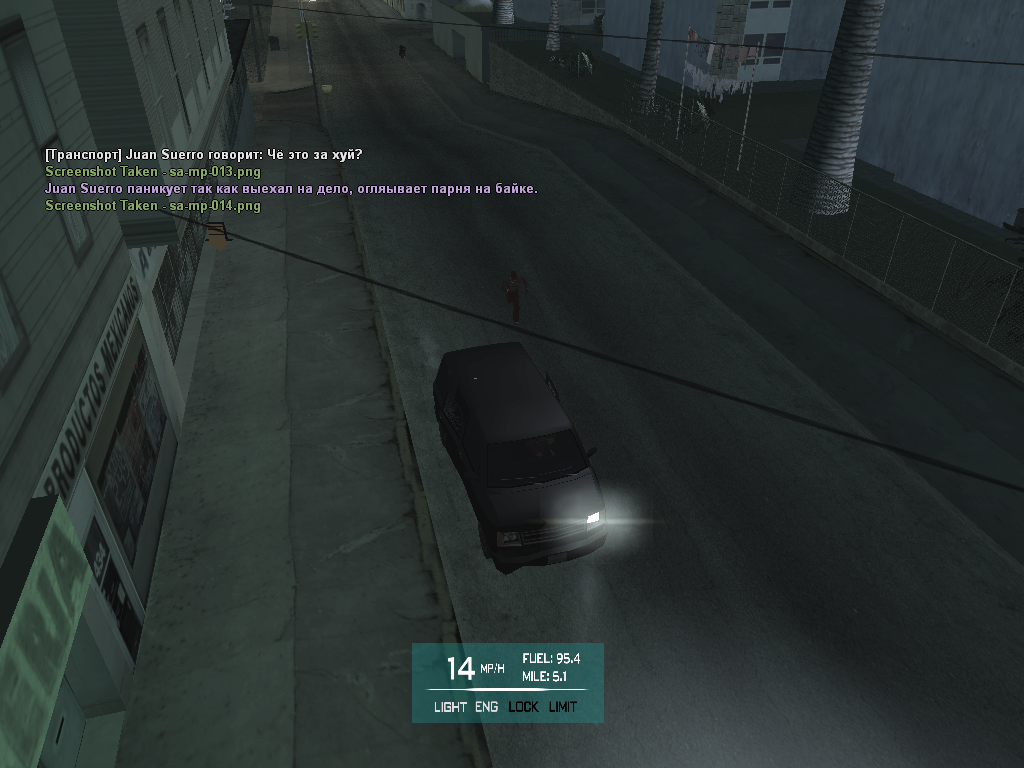Toggle the LIMIT speed limiter indicator
The width and height of the screenshot is (1024, 768).
[x=563, y=707]
